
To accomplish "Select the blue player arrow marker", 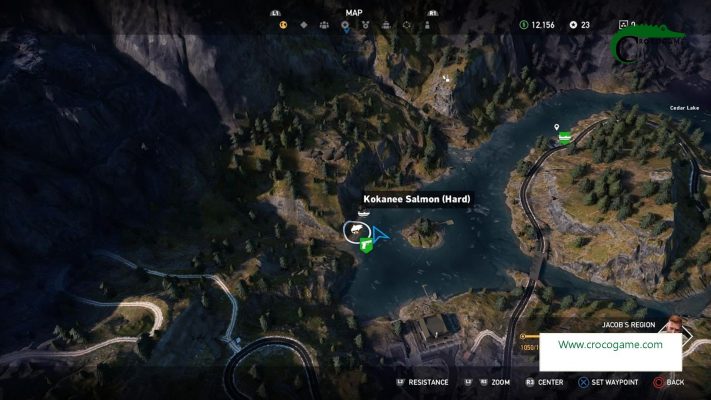I will click(x=380, y=235).
